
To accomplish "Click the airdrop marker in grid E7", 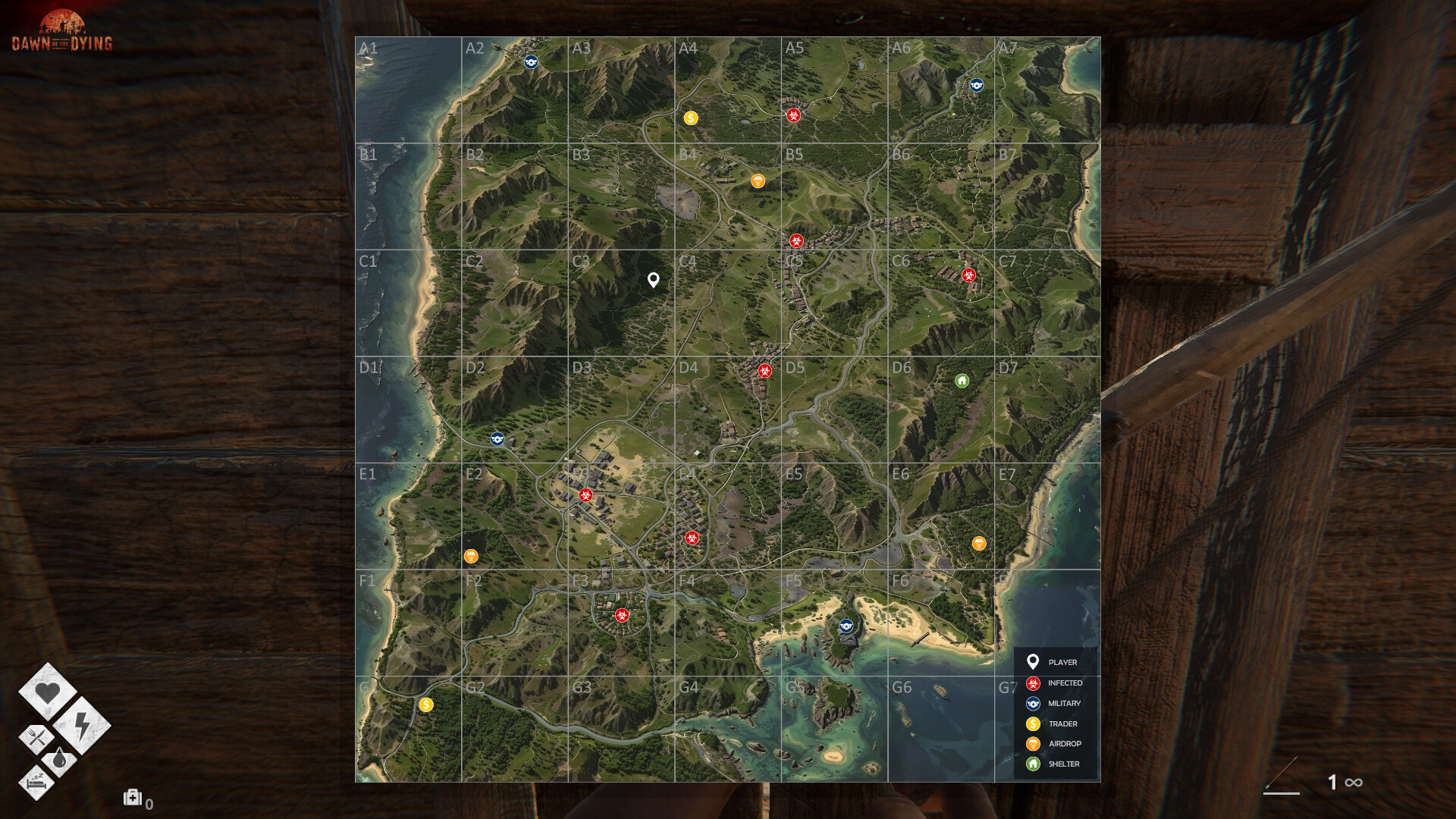I will [x=981, y=543].
